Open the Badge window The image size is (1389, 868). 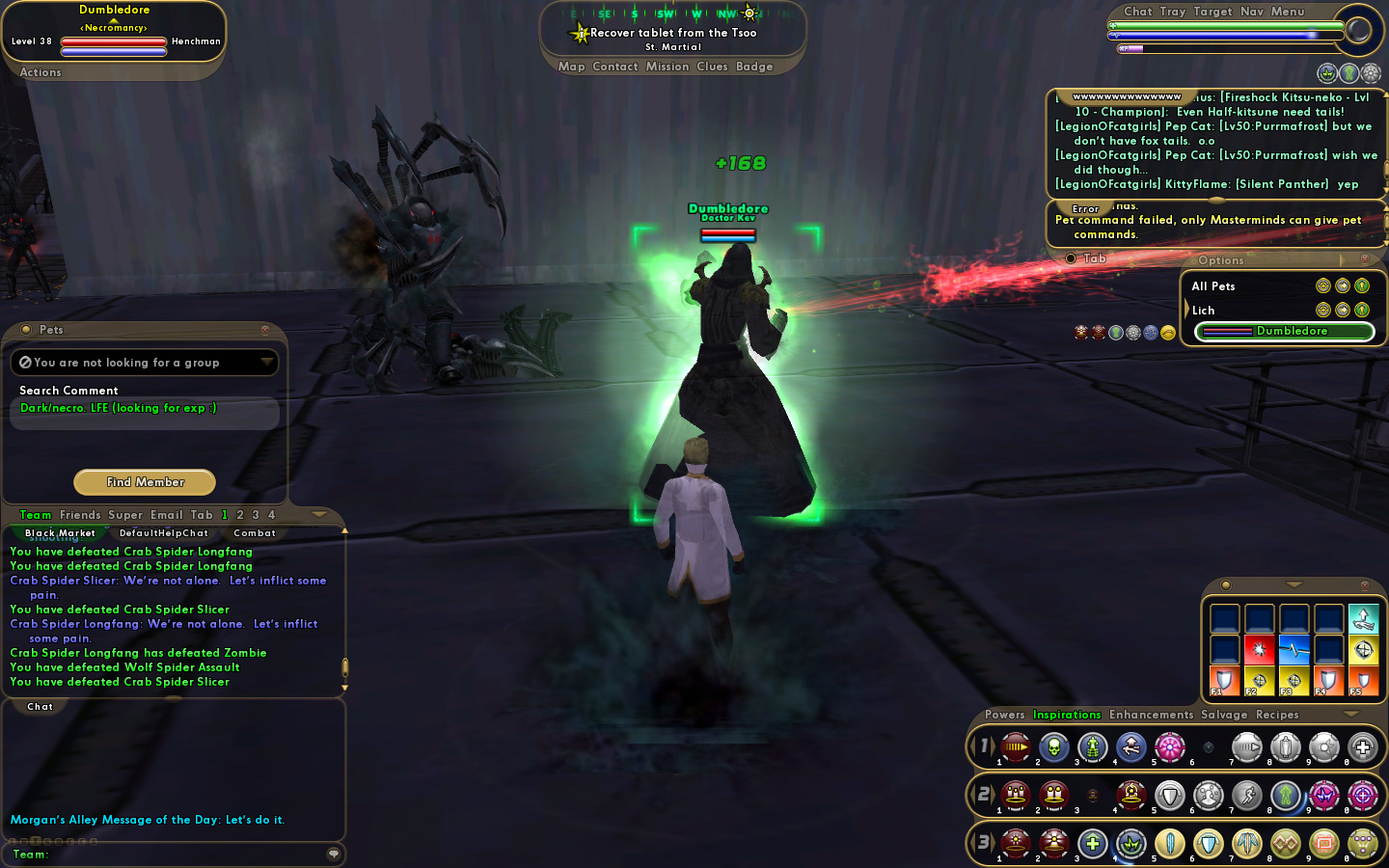point(754,67)
